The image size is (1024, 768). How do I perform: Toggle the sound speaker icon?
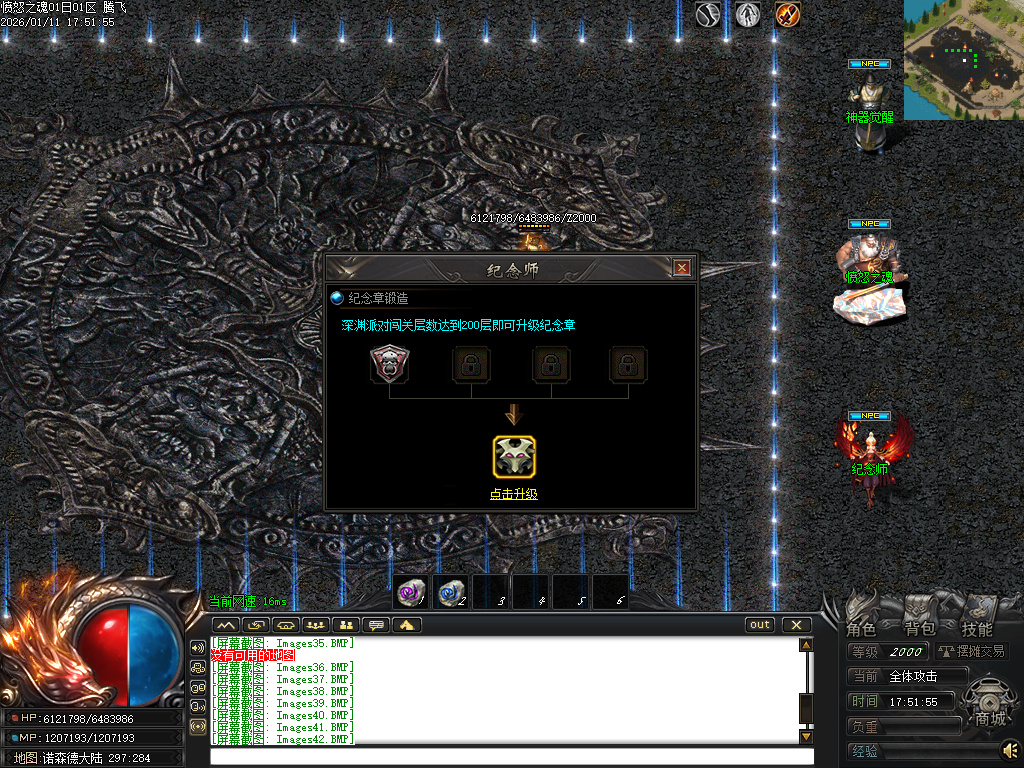[1011, 749]
